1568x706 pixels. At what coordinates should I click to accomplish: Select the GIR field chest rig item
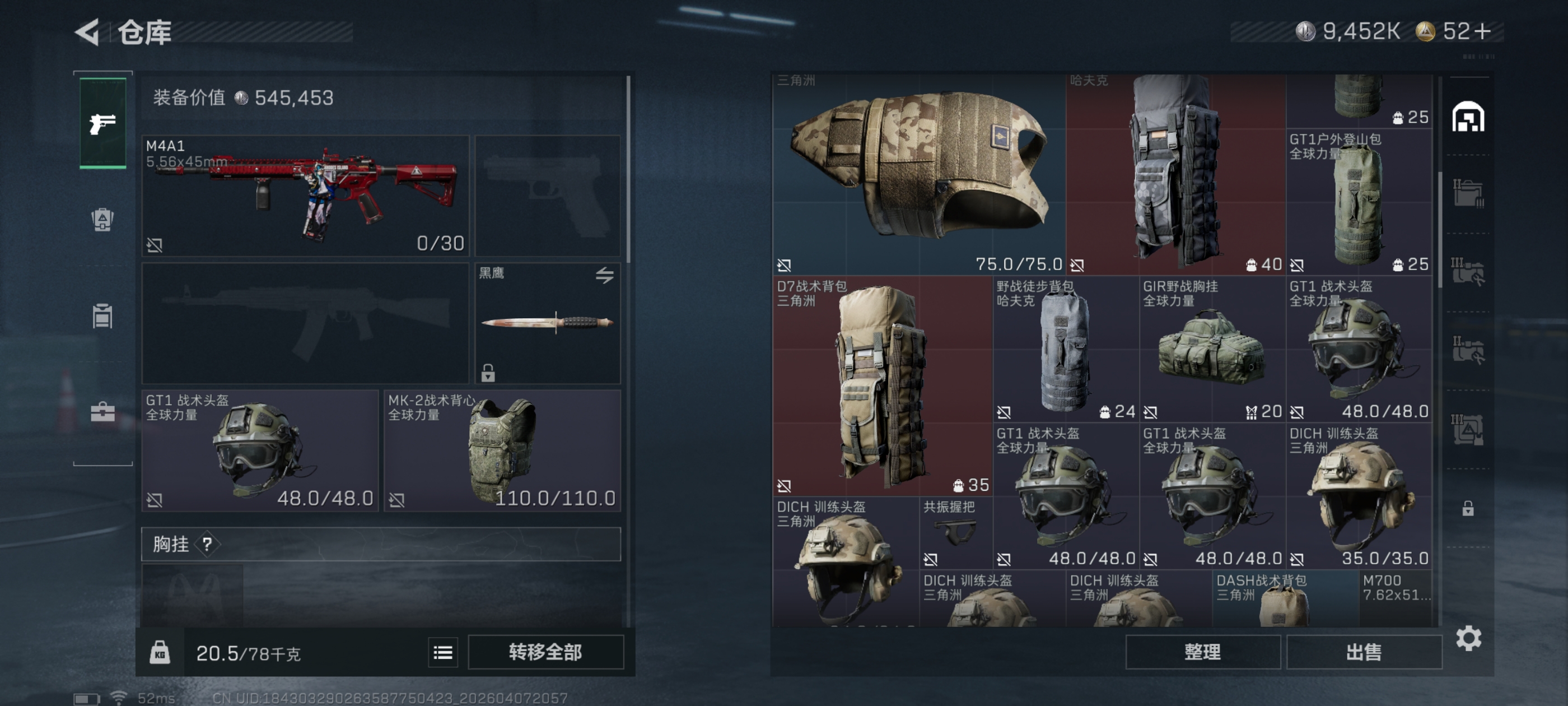[x=1212, y=349]
